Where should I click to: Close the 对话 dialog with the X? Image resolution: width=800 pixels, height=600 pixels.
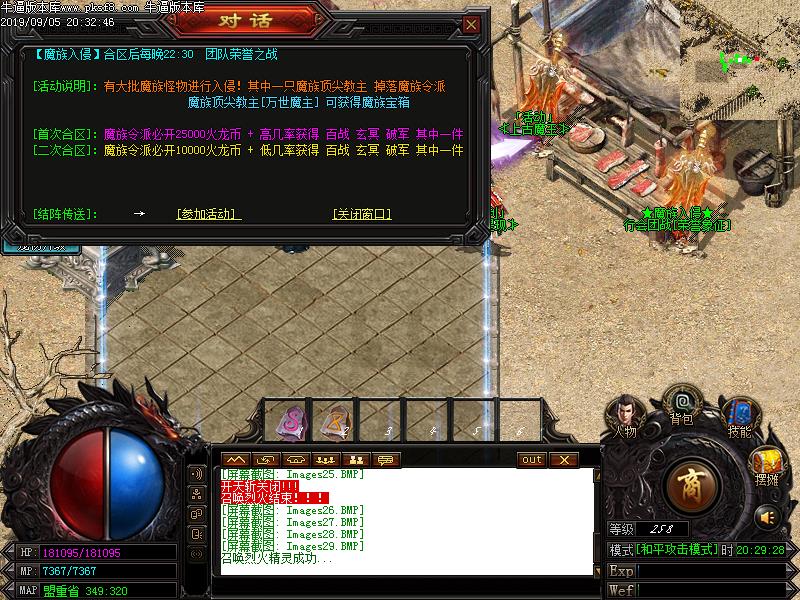pos(471,24)
